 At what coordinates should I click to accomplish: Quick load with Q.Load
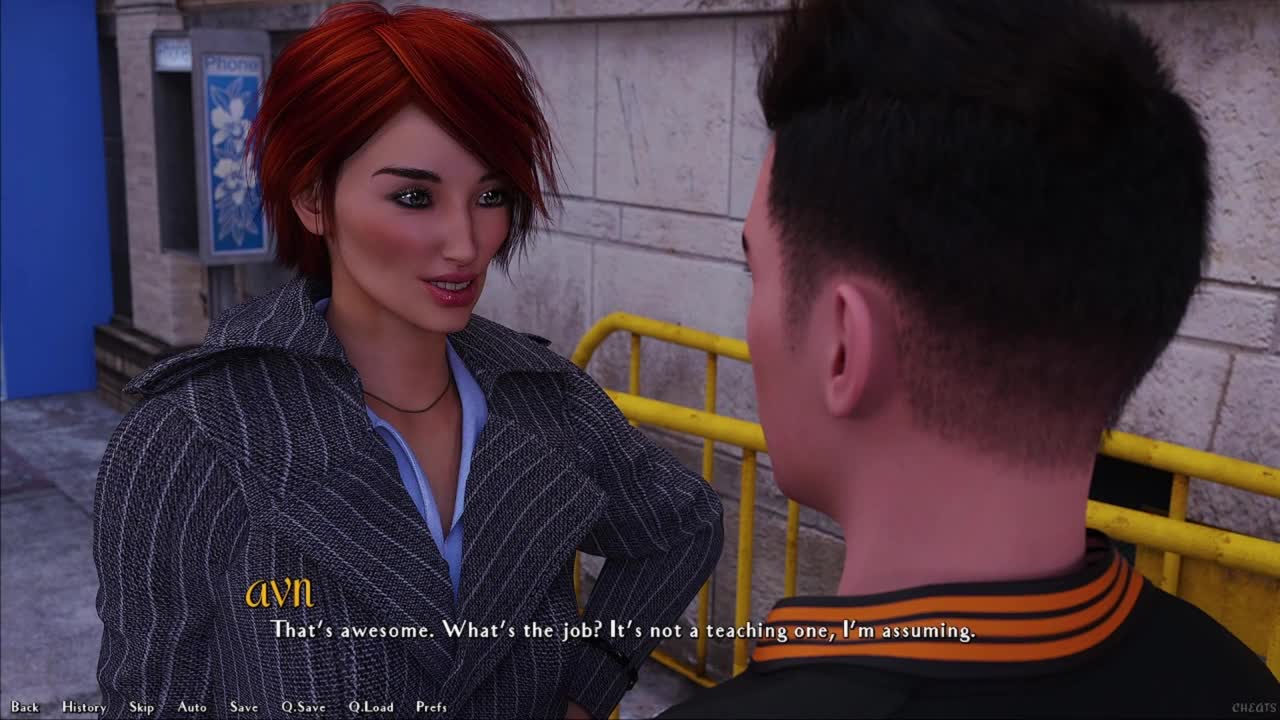[x=371, y=707]
